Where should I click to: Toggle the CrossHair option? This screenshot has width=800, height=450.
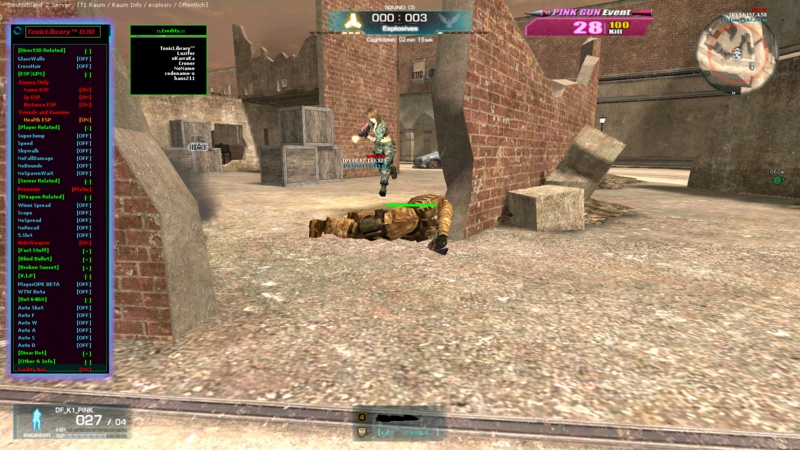click(x=84, y=66)
